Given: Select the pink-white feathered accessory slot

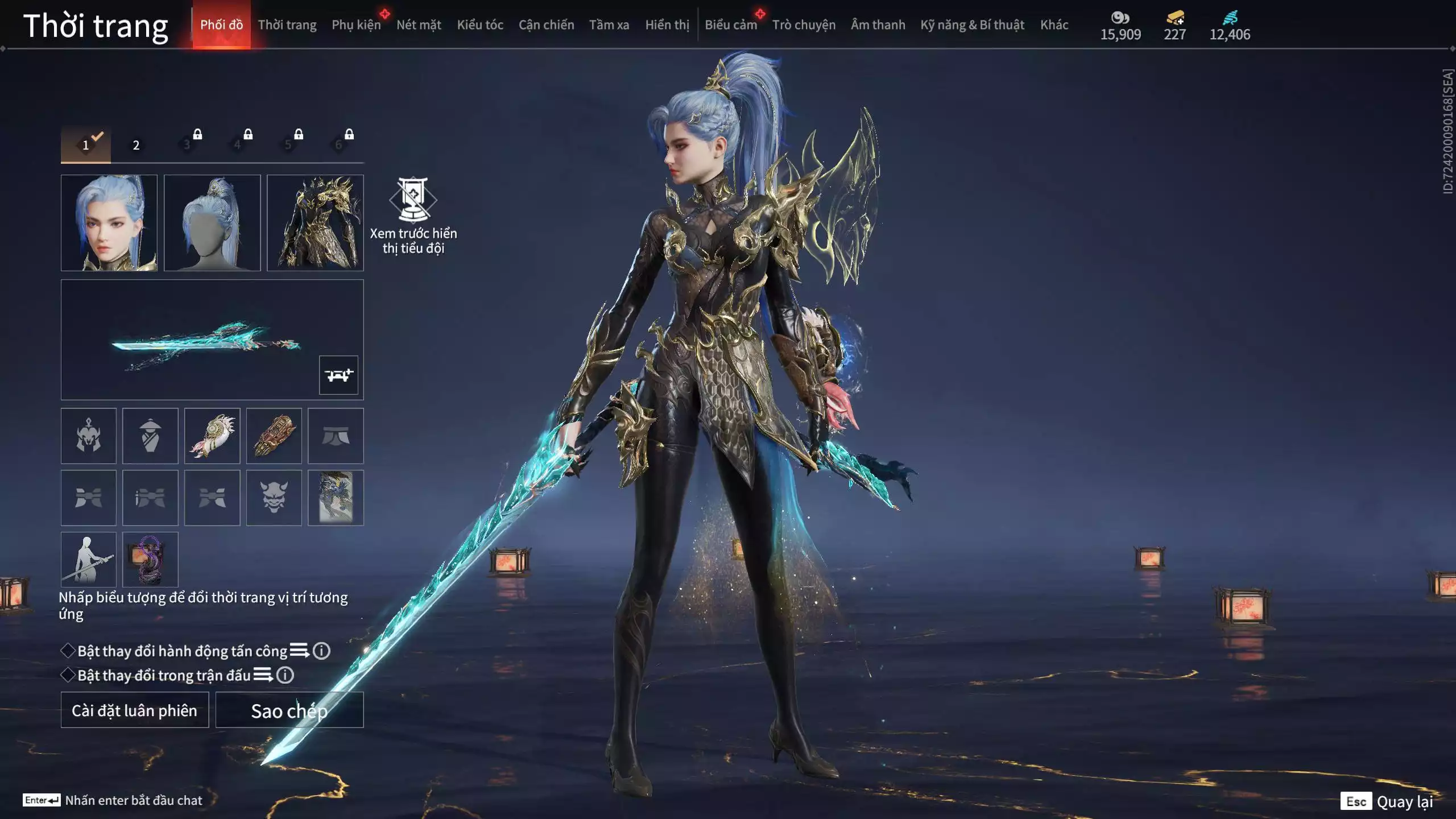Looking at the screenshot, I should (x=212, y=436).
